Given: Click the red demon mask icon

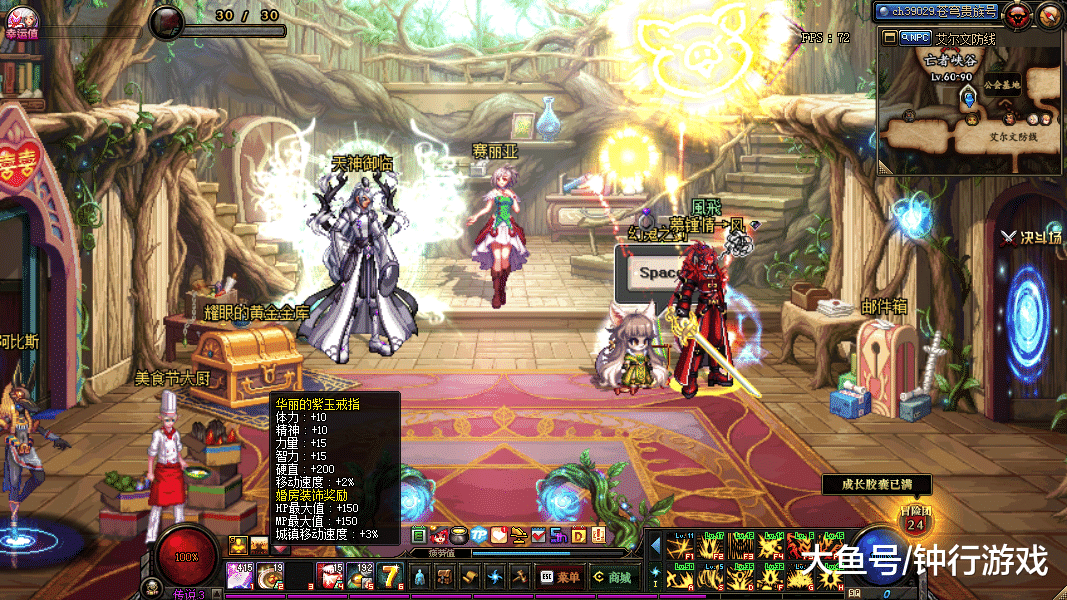Looking at the screenshot, I should [1018, 14].
